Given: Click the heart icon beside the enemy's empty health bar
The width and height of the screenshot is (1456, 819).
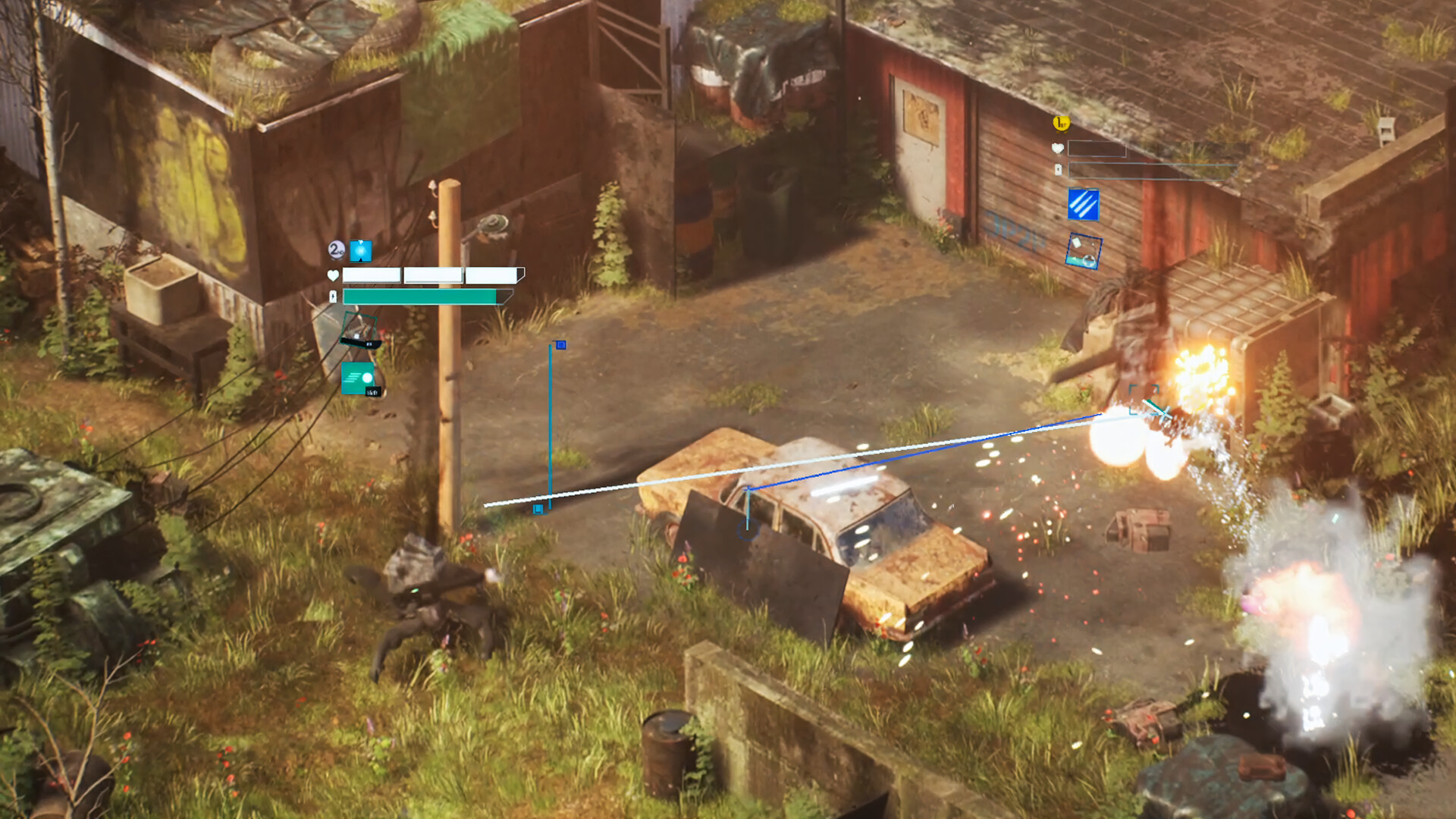Looking at the screenshot, I should (1058, 148).
